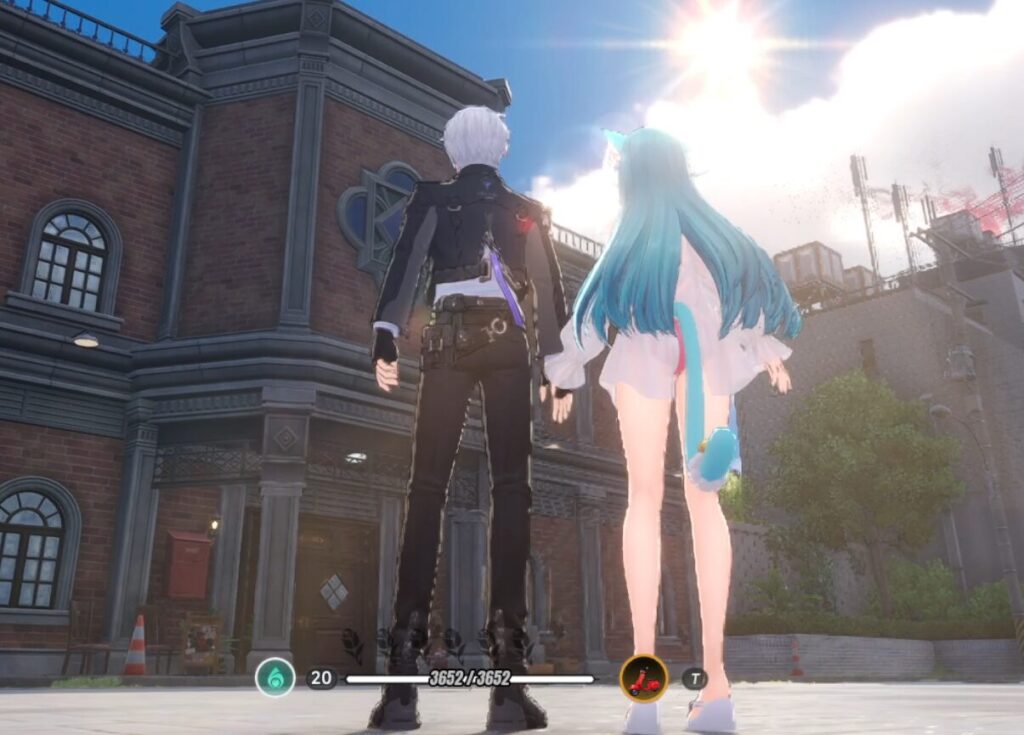
Task: Tap the green flame heart icon
Action: [x=275, y=677]
